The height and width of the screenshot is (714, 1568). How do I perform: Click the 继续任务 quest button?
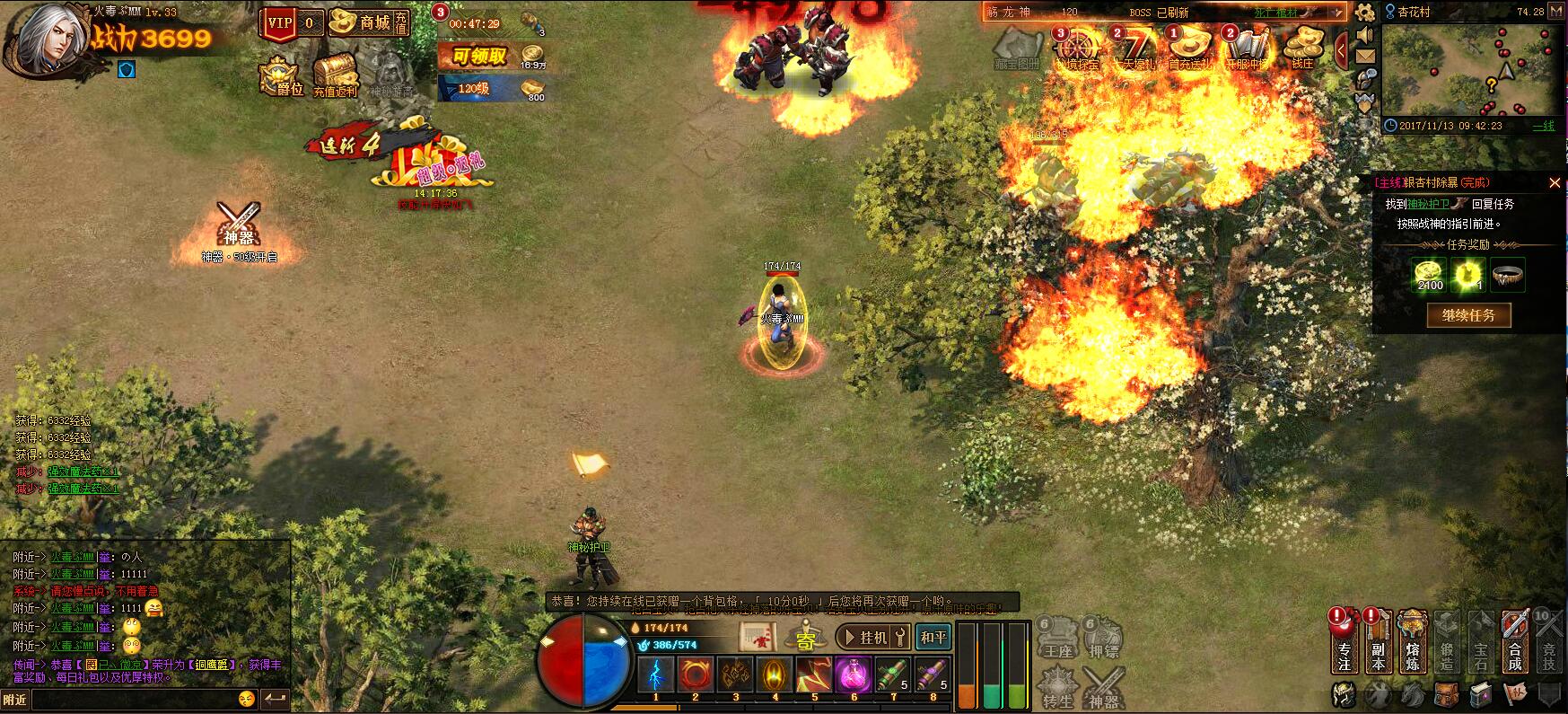click(x=1468, y=315)
